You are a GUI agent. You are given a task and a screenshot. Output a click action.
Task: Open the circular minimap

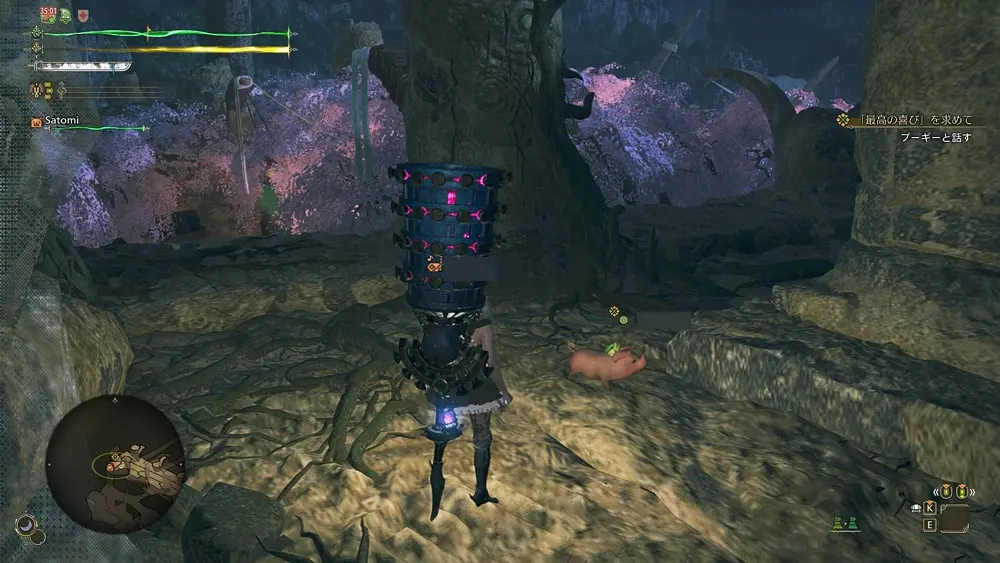tap(116, 462)
